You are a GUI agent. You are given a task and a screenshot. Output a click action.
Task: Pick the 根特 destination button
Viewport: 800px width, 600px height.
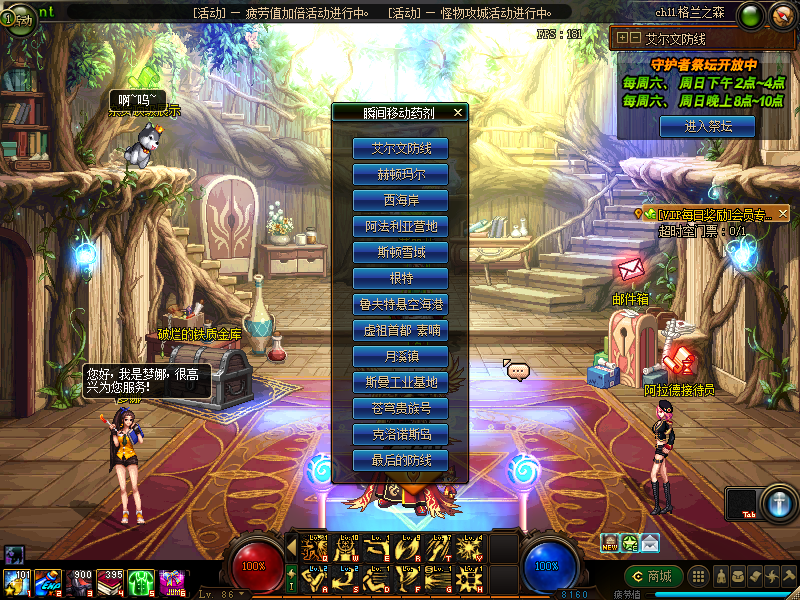[400, 278]
